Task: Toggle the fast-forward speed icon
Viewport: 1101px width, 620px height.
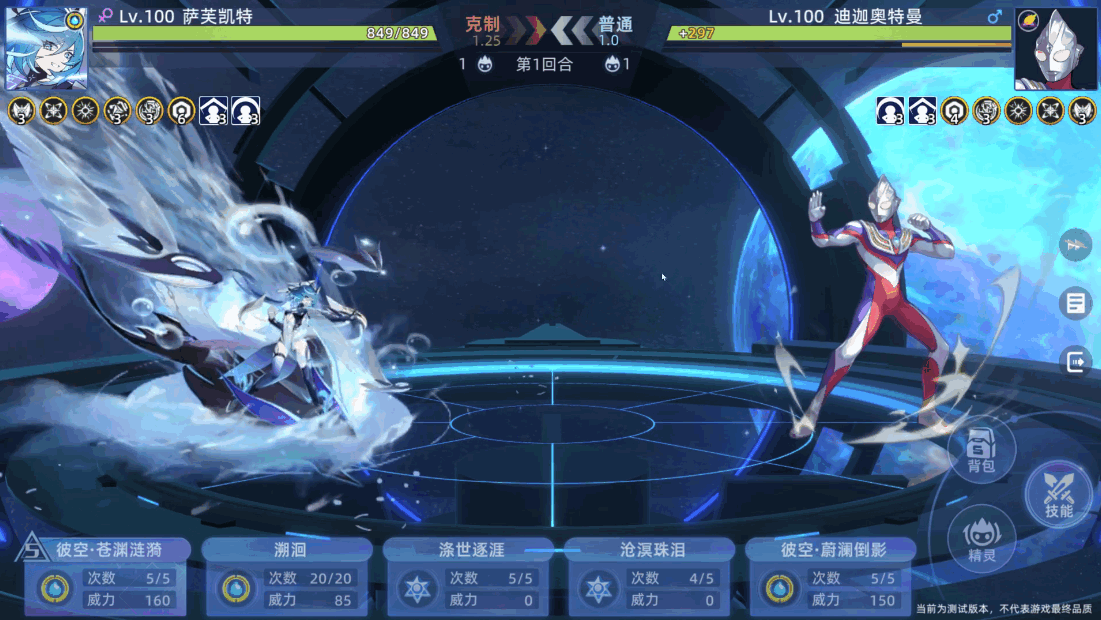Action: 1076,244
